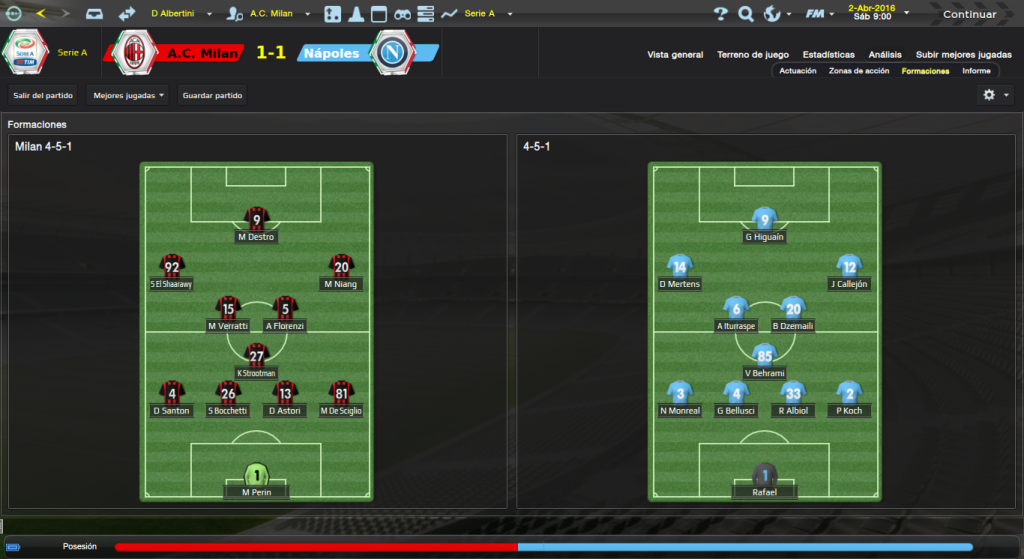Screen dimensions: 1024x559
Task: Open the search magnifier icon
Action: [x=745, y=14]
